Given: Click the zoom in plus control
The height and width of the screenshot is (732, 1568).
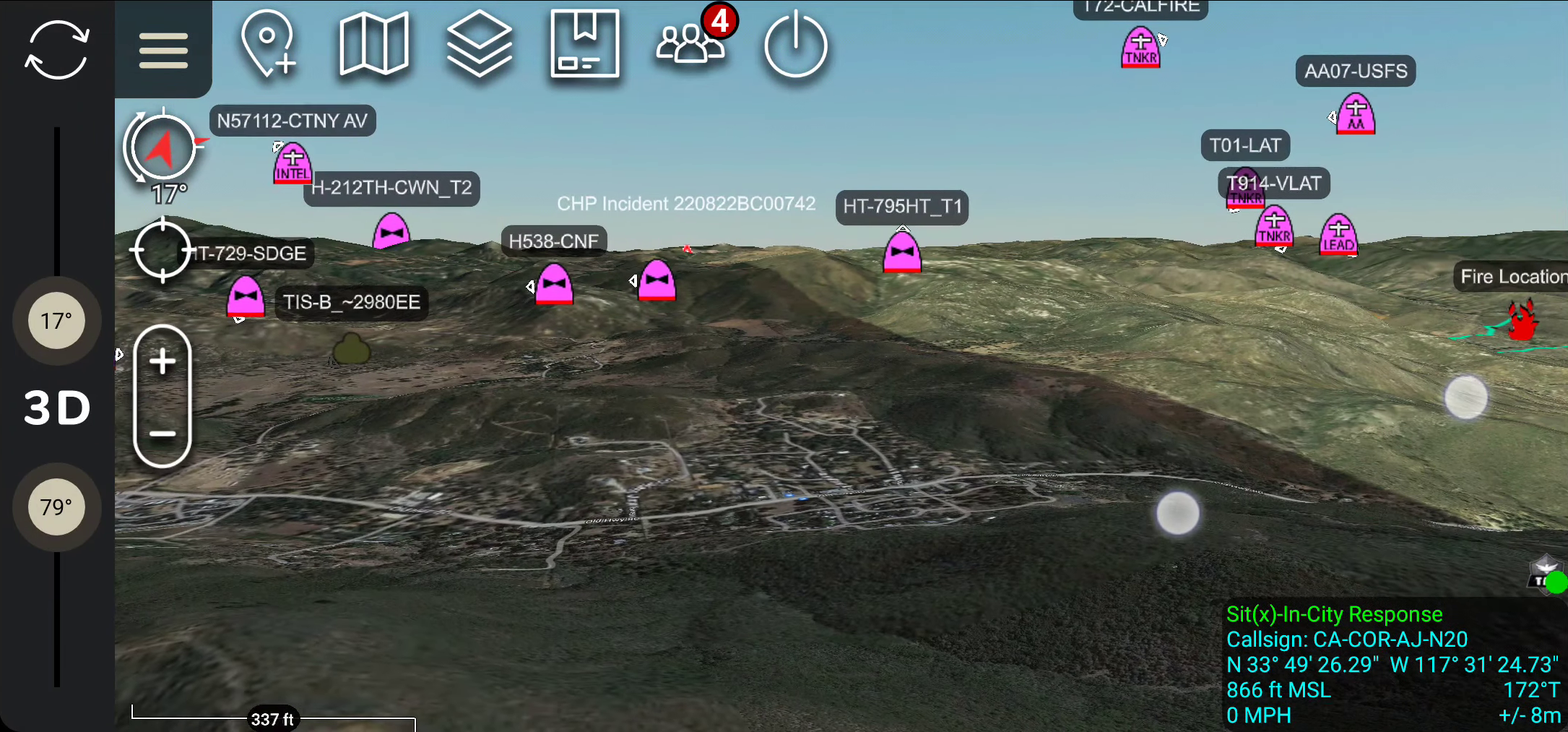Looking at the screenshot, I should (162, 361).
